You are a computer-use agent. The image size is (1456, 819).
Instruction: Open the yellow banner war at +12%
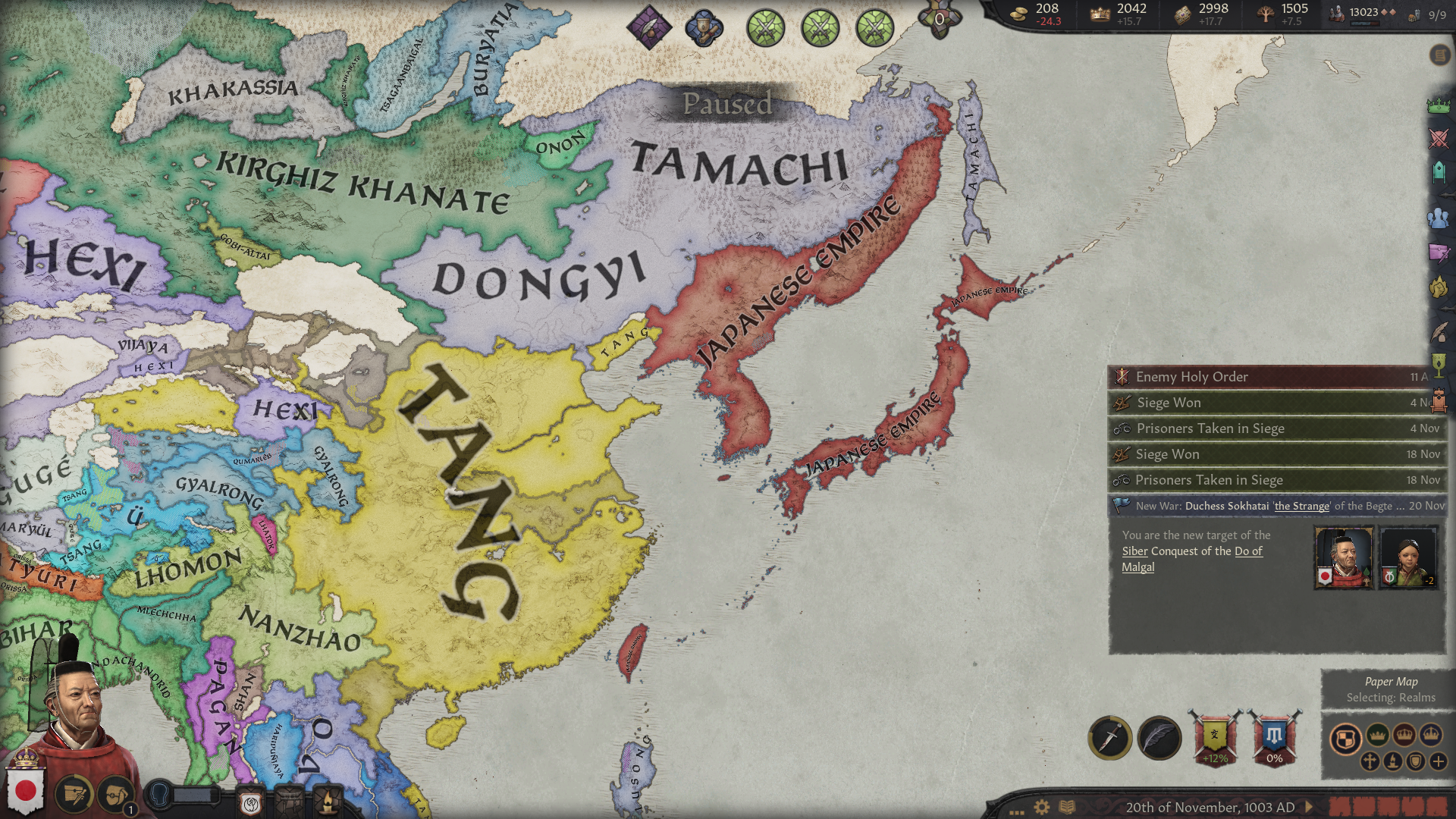(1215, 737)
